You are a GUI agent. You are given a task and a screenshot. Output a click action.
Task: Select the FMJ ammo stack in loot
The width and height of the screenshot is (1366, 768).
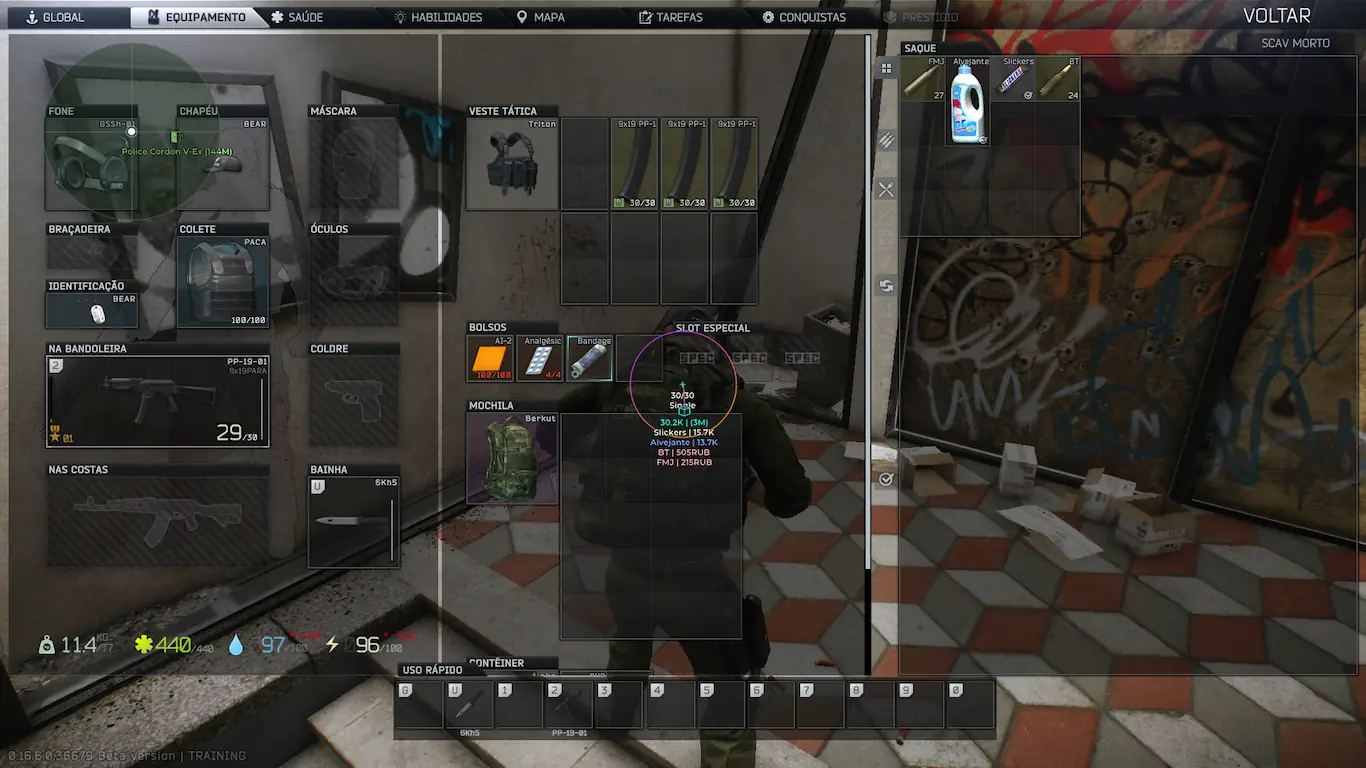pyautogui.click(x=923, y=79)
